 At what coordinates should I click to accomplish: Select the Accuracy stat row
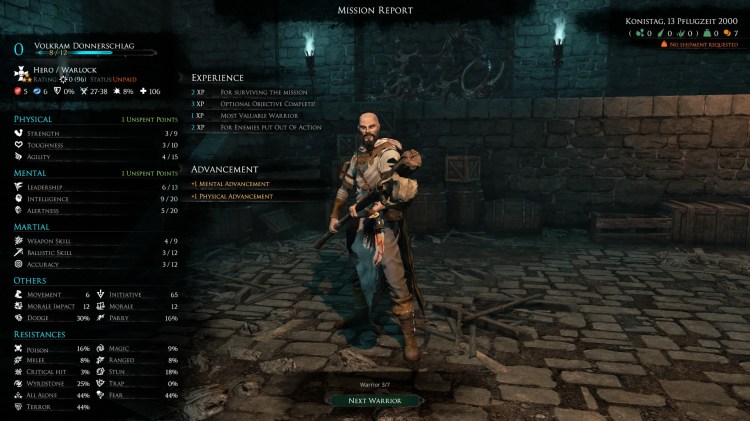[x=96, y=264]
